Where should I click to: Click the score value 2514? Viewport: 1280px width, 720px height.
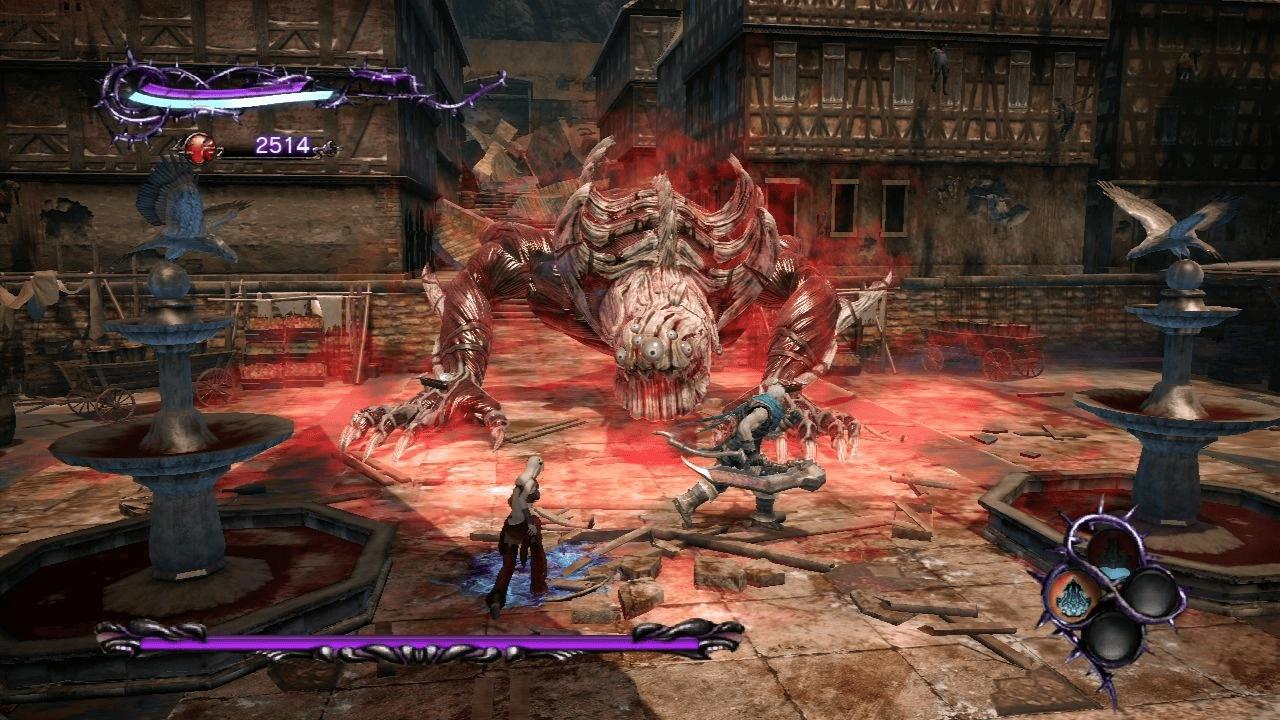(x=284, y=144)
